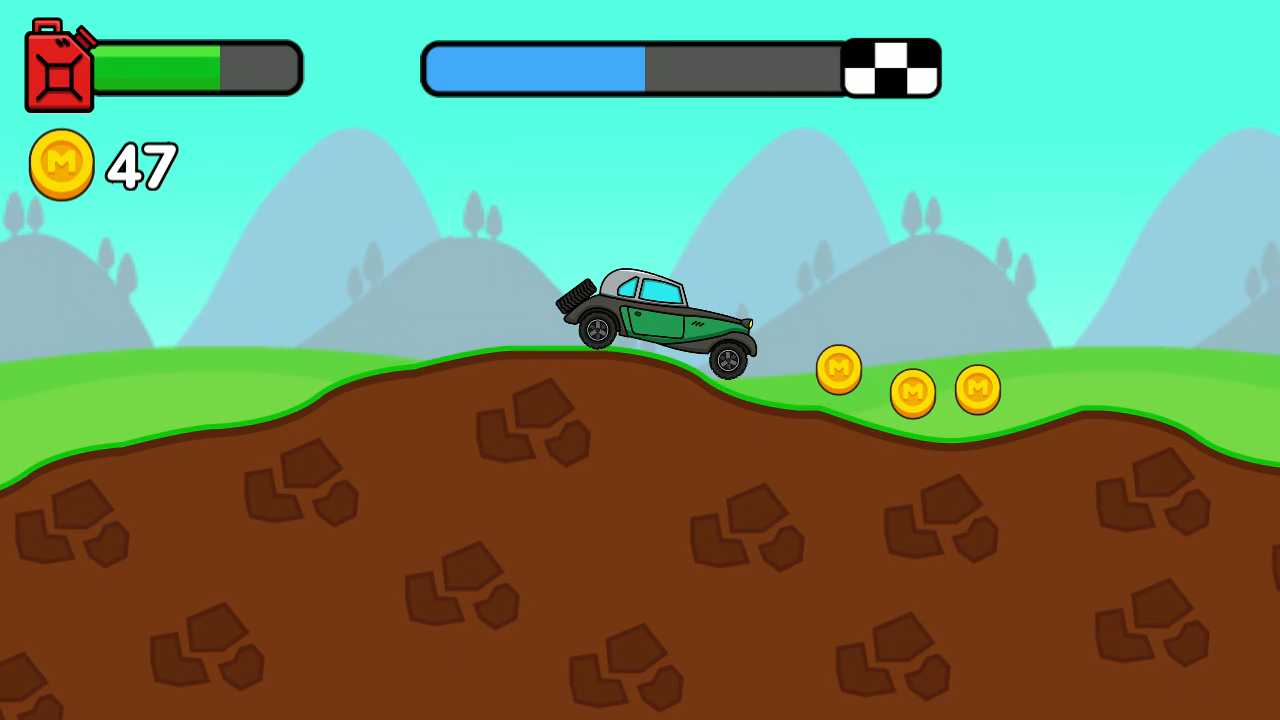Click the green fuel level bar
This screenshot has width=1280, height=720.
(x=155, y=66)
